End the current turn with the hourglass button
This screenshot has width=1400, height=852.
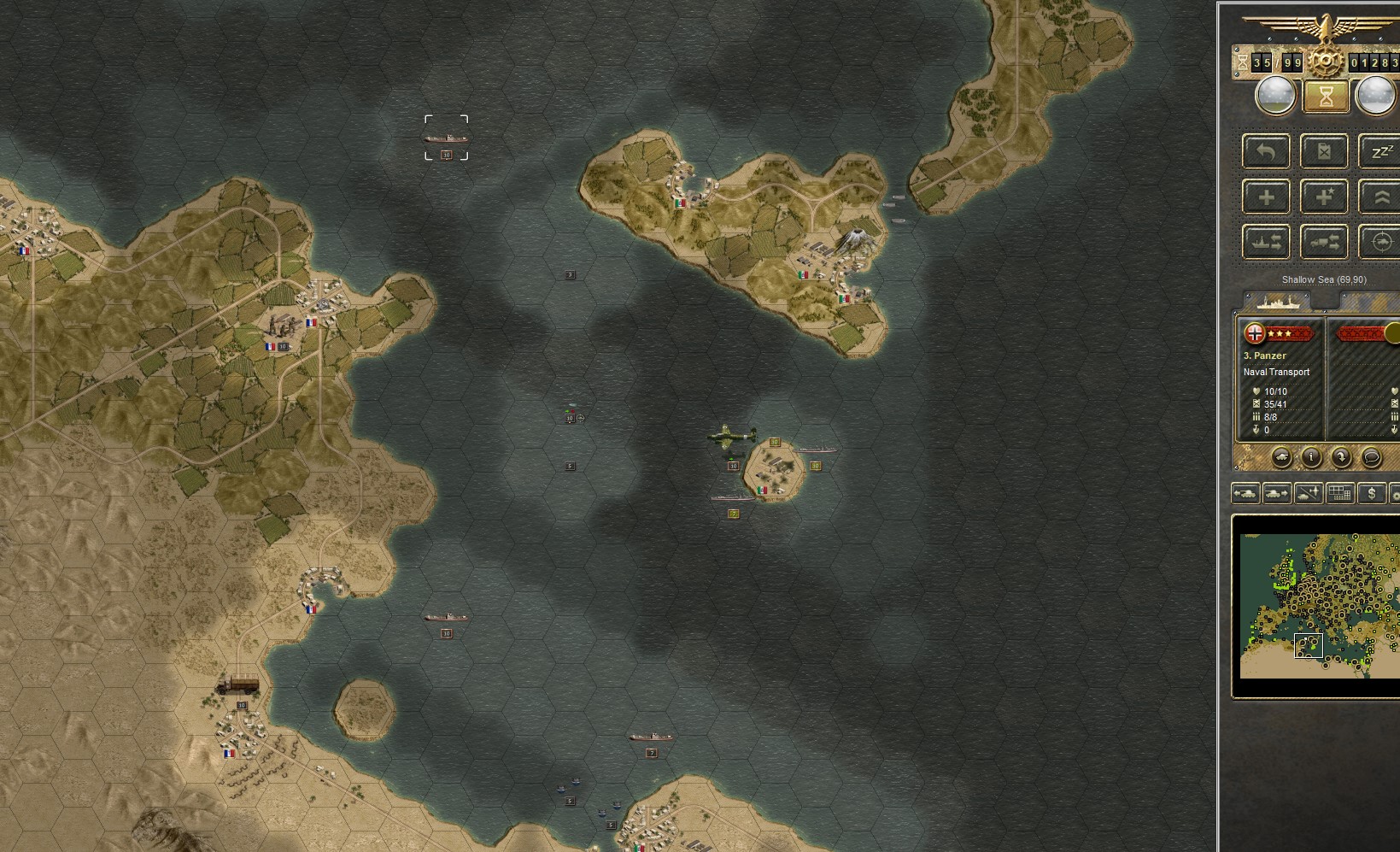tap(1325, 97)
